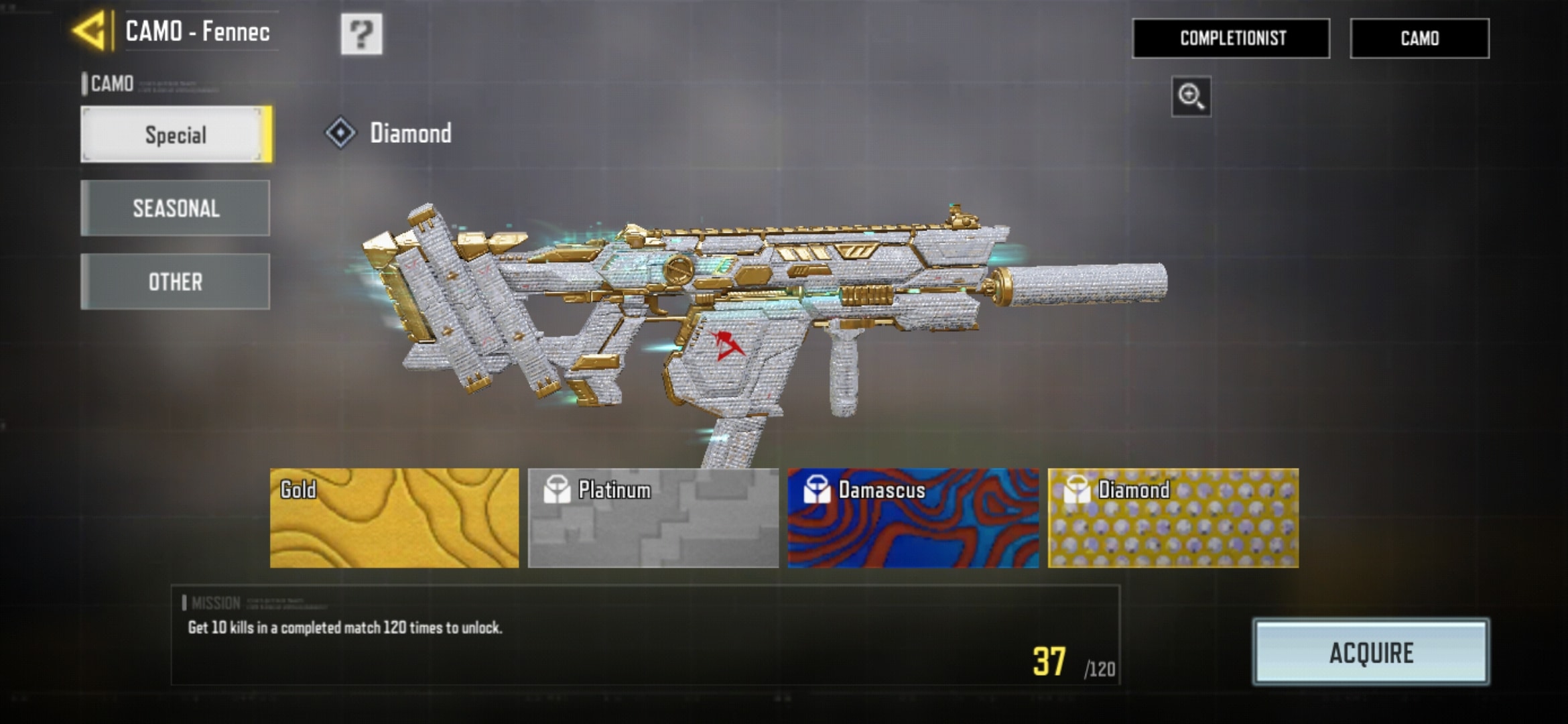The width and height of the screenshot is (1568, 724).
Task: Open the question mark help button
Action: pyautogui.click(x=361, y=34)
